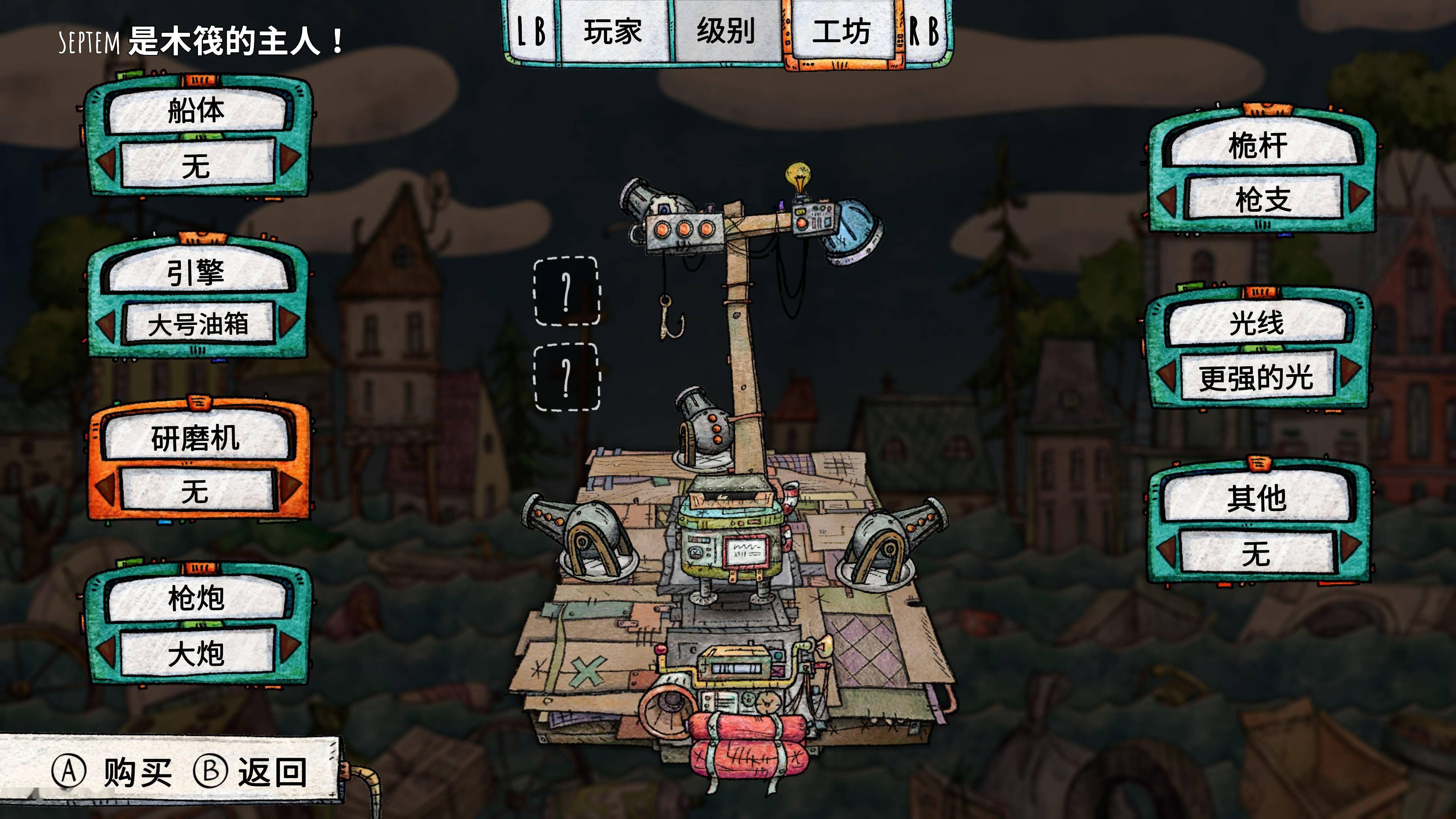The height and width of the screenshot is (819, 1456).
Task: Select the 工坊 tab
Action: pos(841,31)
